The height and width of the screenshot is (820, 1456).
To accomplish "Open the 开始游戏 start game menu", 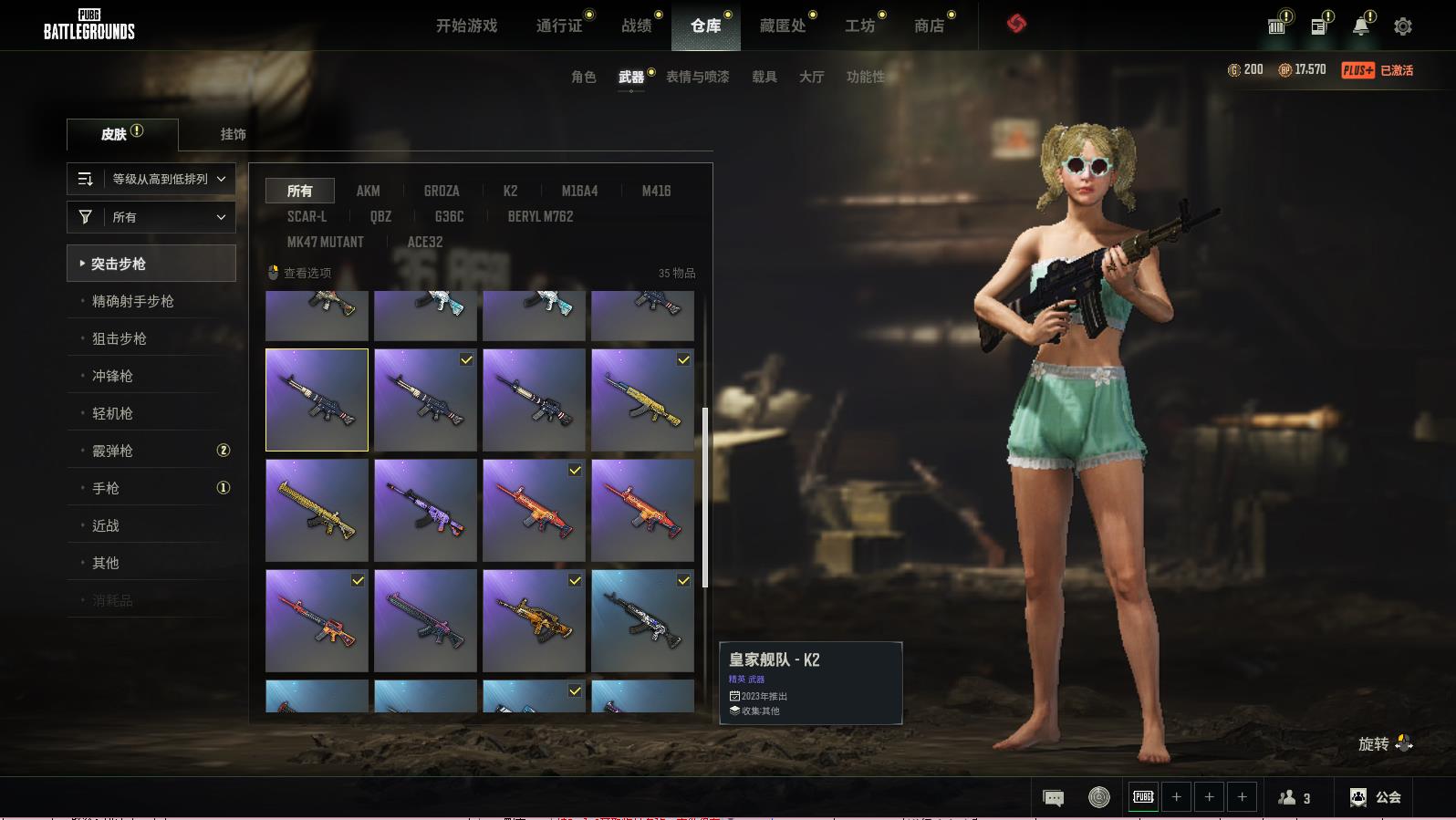I will 466,26.
